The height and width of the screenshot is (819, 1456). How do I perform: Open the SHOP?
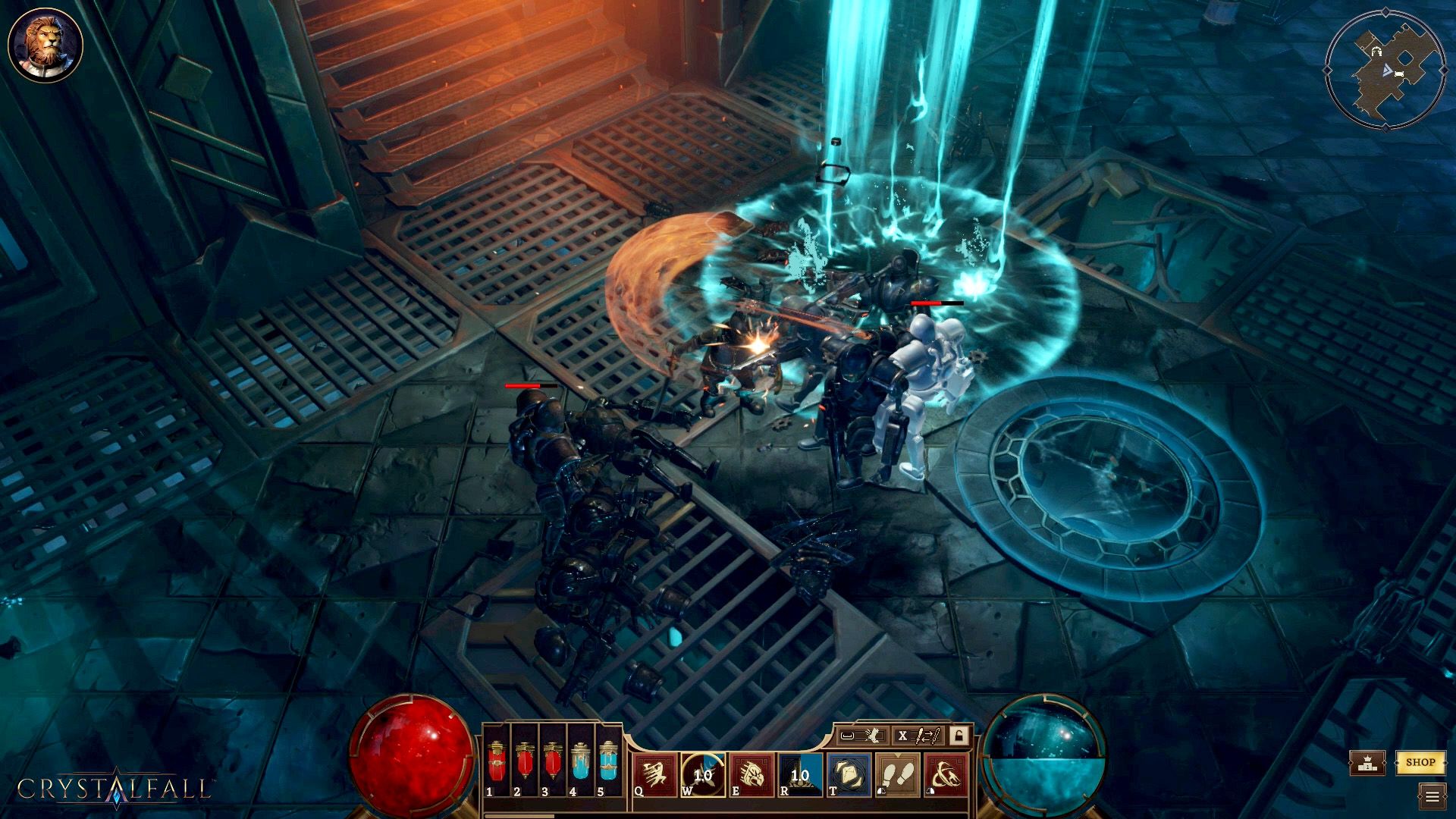1420,762
